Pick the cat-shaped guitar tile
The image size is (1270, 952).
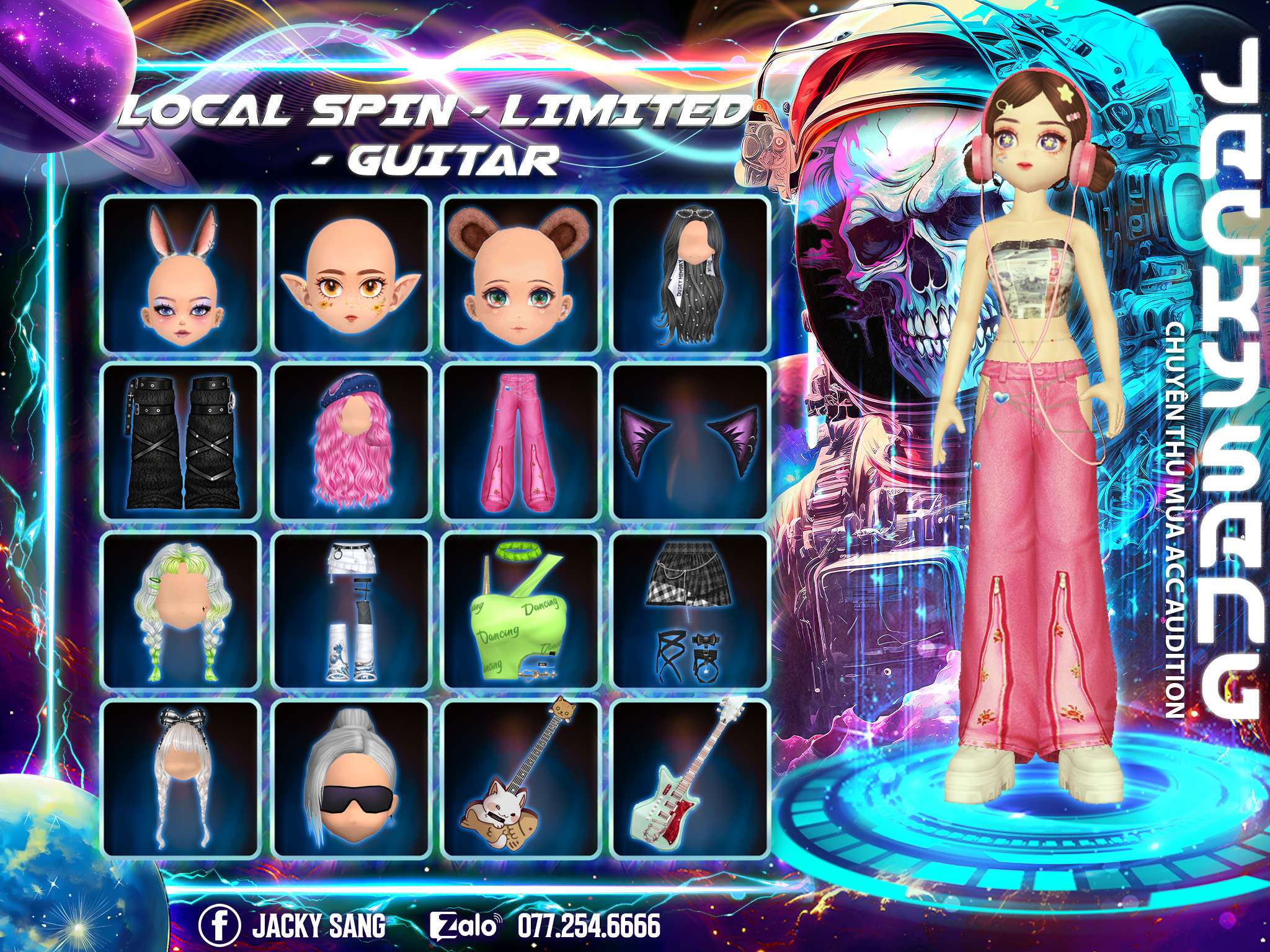tap(521, 778)
